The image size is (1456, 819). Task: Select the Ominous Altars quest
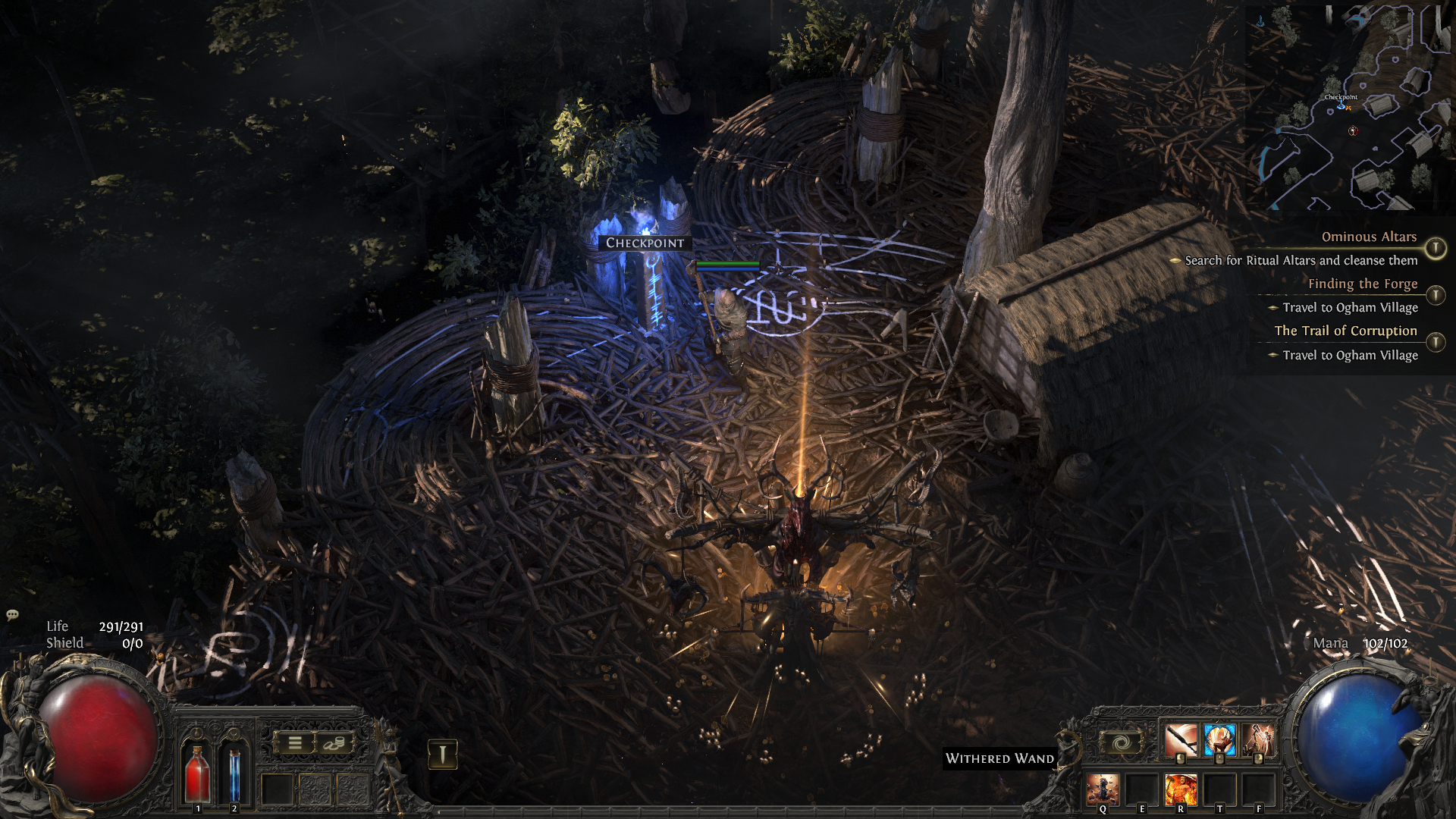1369,237
